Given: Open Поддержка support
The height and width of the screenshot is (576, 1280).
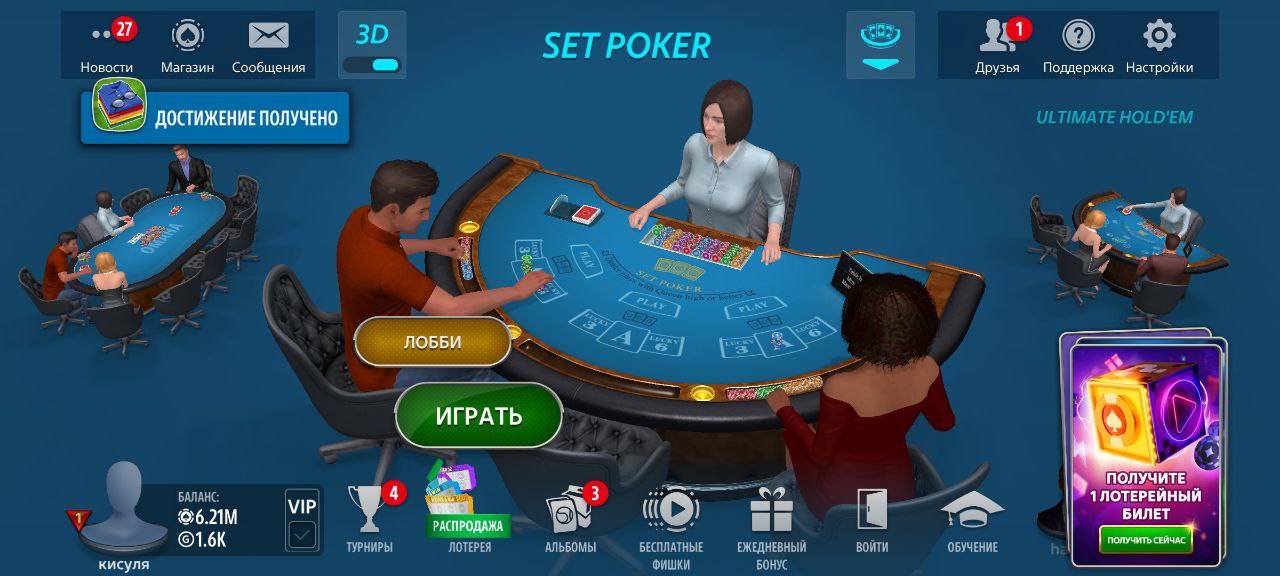Looking at the screenshot, I should (x=1078, y=45).
